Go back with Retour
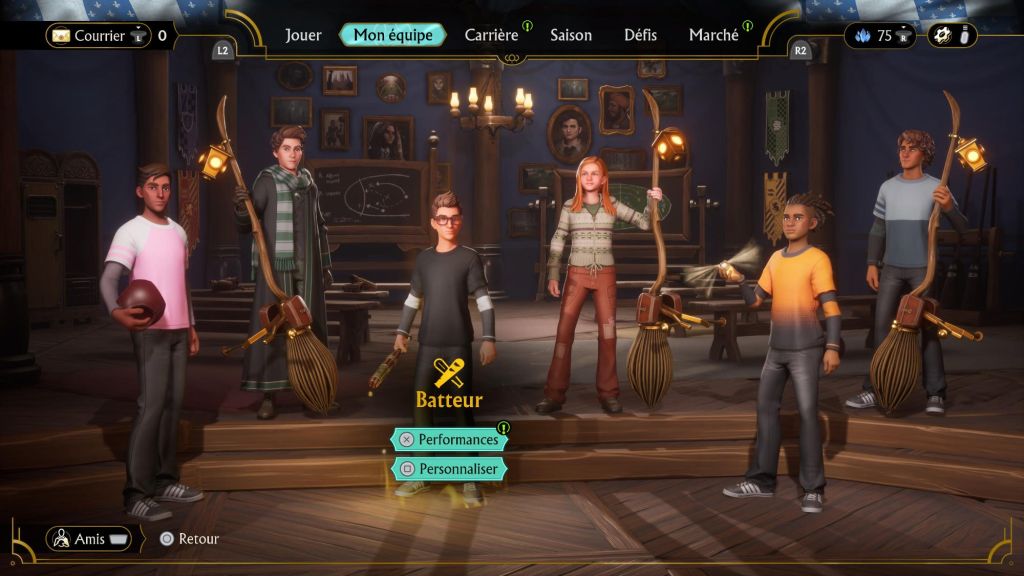This screenshot has width=1024, height=576. (189, 539)
